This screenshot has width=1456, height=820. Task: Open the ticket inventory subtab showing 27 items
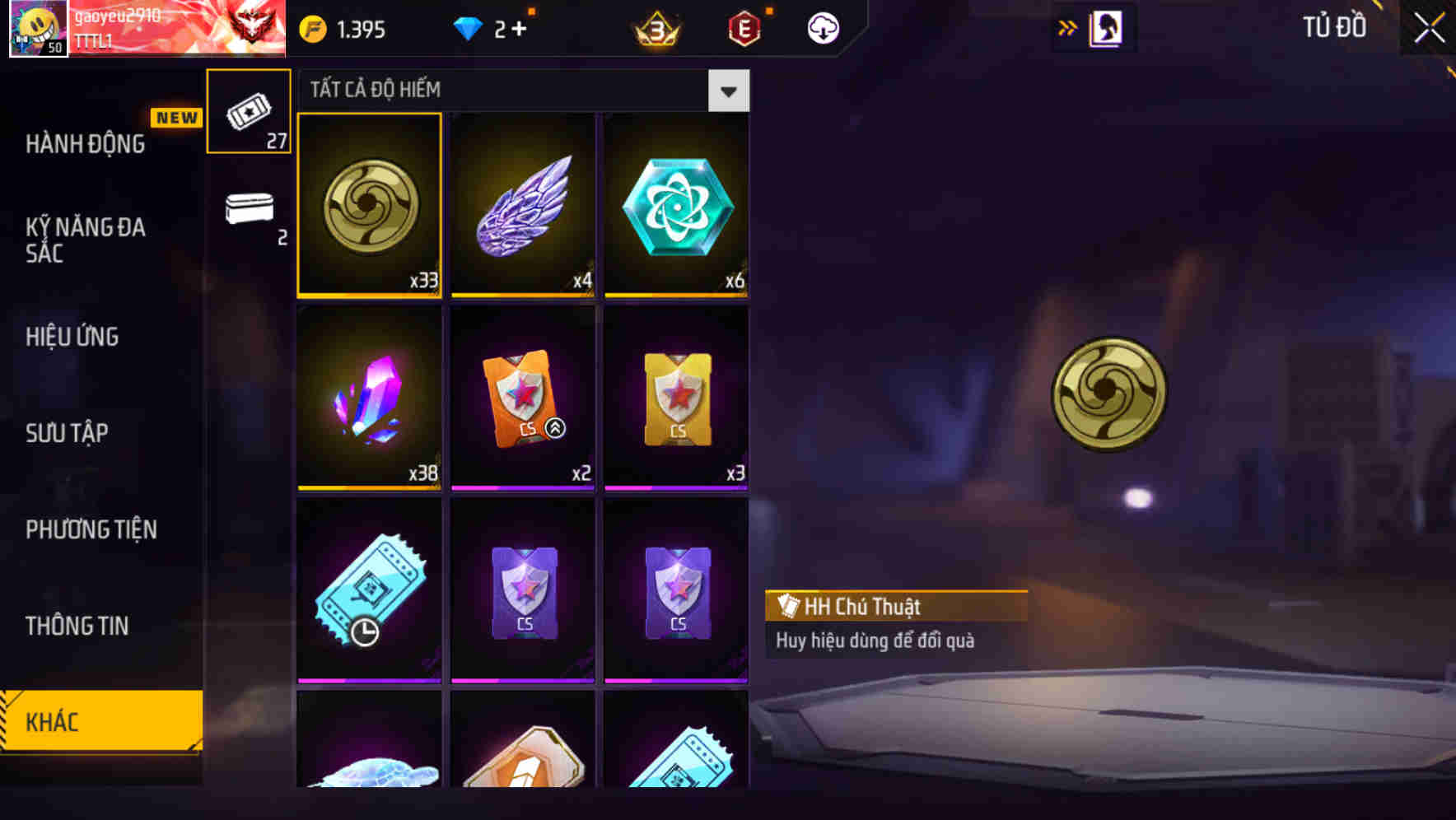point(249,111)
